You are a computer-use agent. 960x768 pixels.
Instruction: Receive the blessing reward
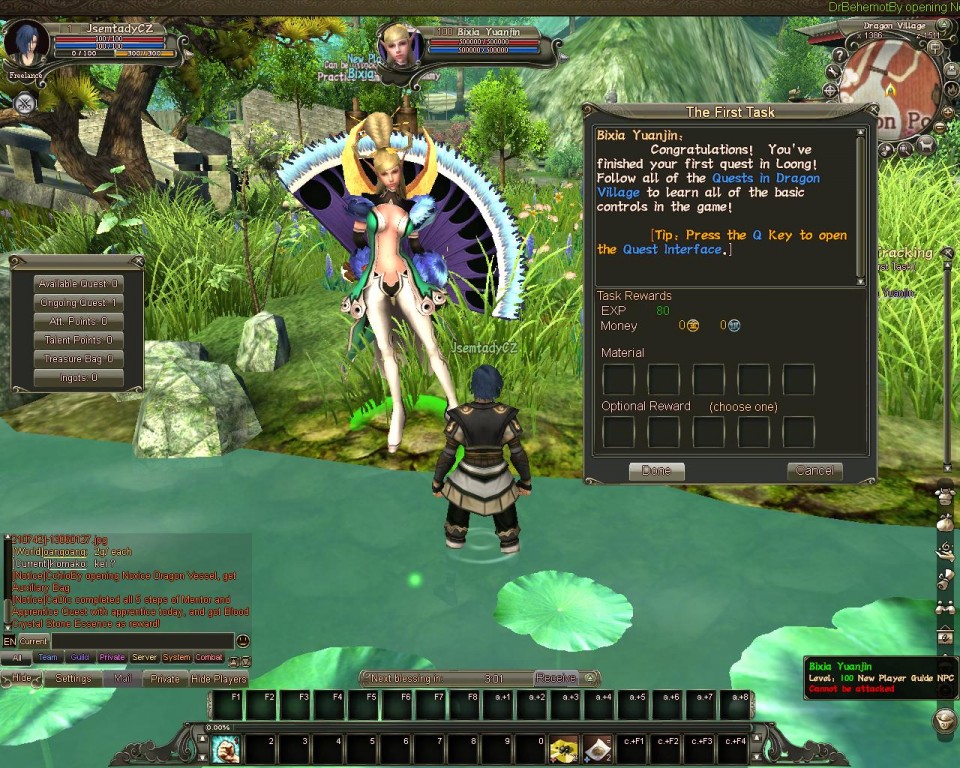coord(555,678)
